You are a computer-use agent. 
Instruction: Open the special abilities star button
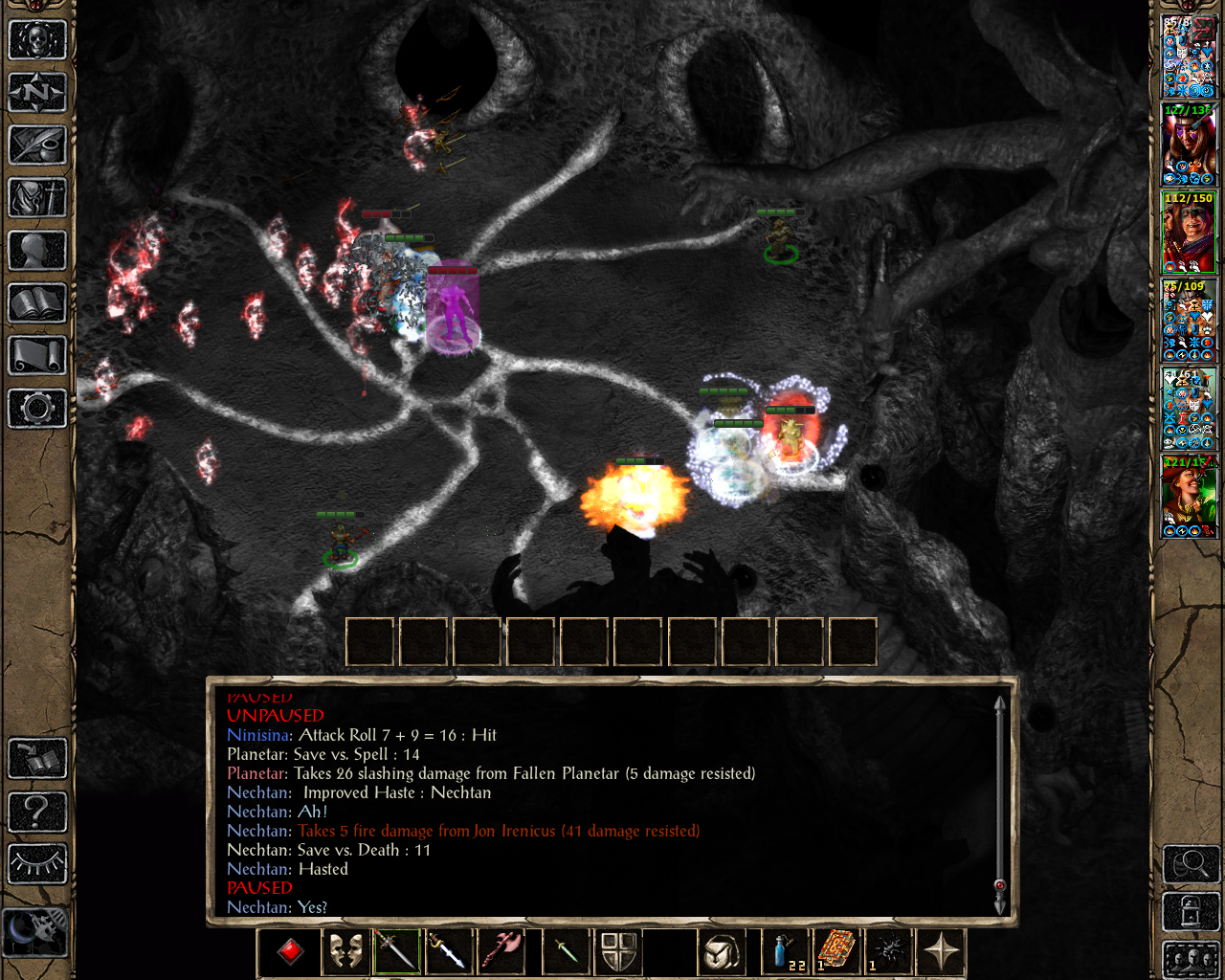[x=942, y=951]
